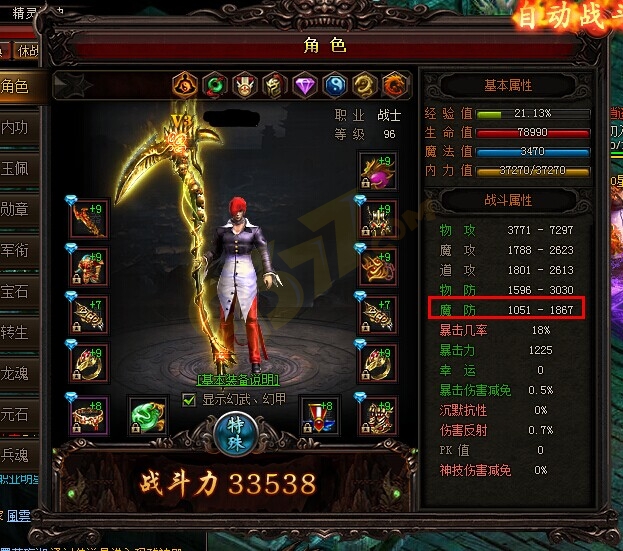Open the 基本装备说明 equipment guide link
This screenshot has height=551, width=623.
[x=238, y=380]
